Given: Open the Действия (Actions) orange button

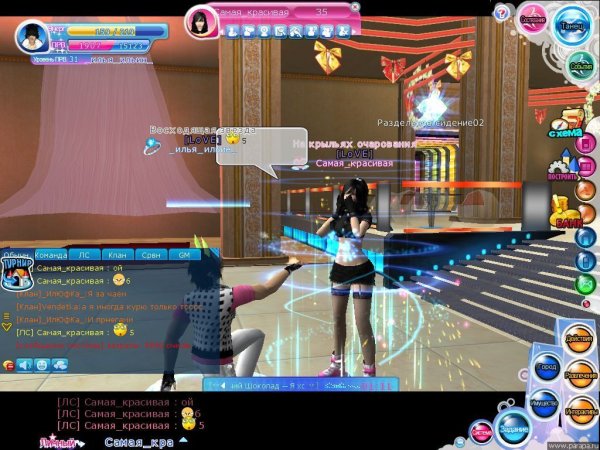Looking at the screenshot, I should click(577, 339).
